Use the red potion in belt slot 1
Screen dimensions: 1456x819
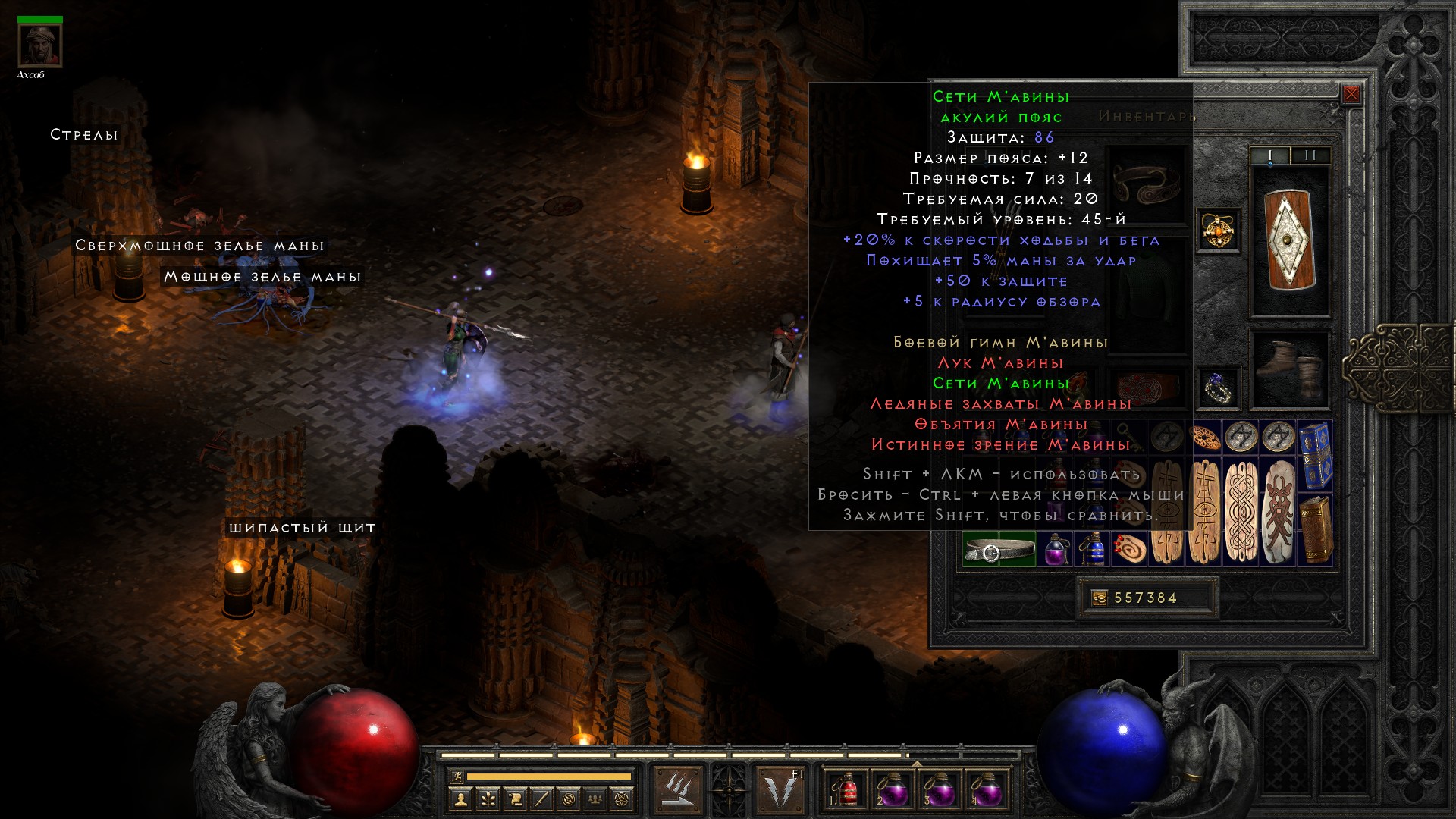click(847, 790)
